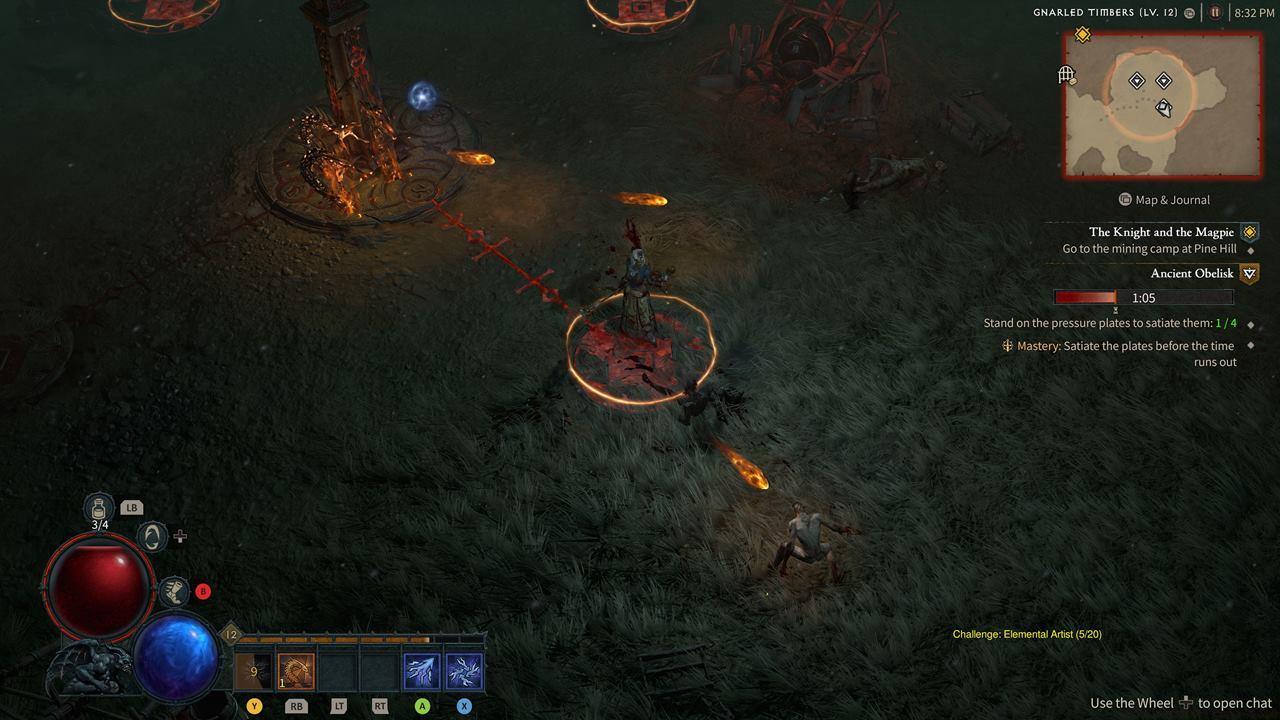1280x720 pixels.
Task: Click the diamond icon beside The Knight and the Magpie
Action: (x=1248, y=231)
